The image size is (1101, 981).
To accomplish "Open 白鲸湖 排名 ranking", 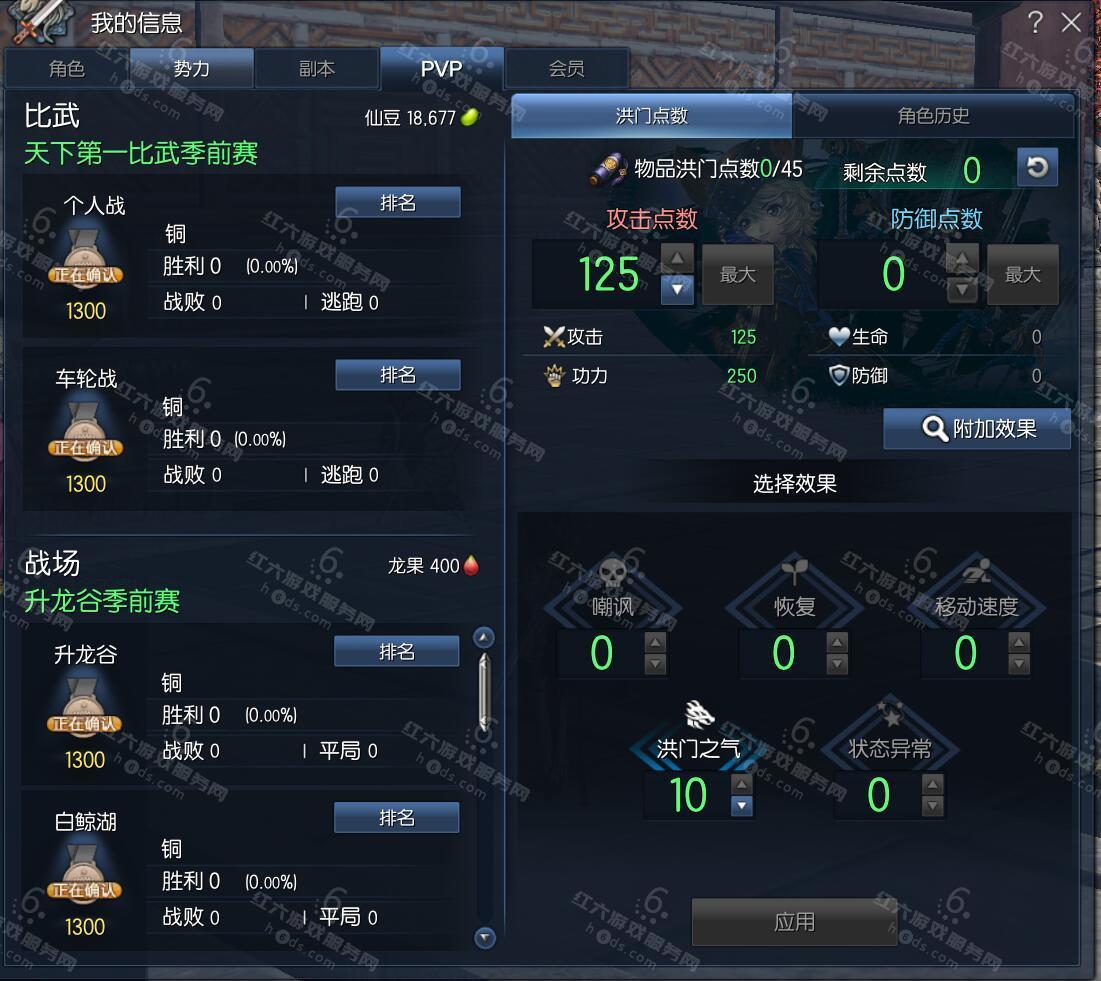I will click(397, 818).
